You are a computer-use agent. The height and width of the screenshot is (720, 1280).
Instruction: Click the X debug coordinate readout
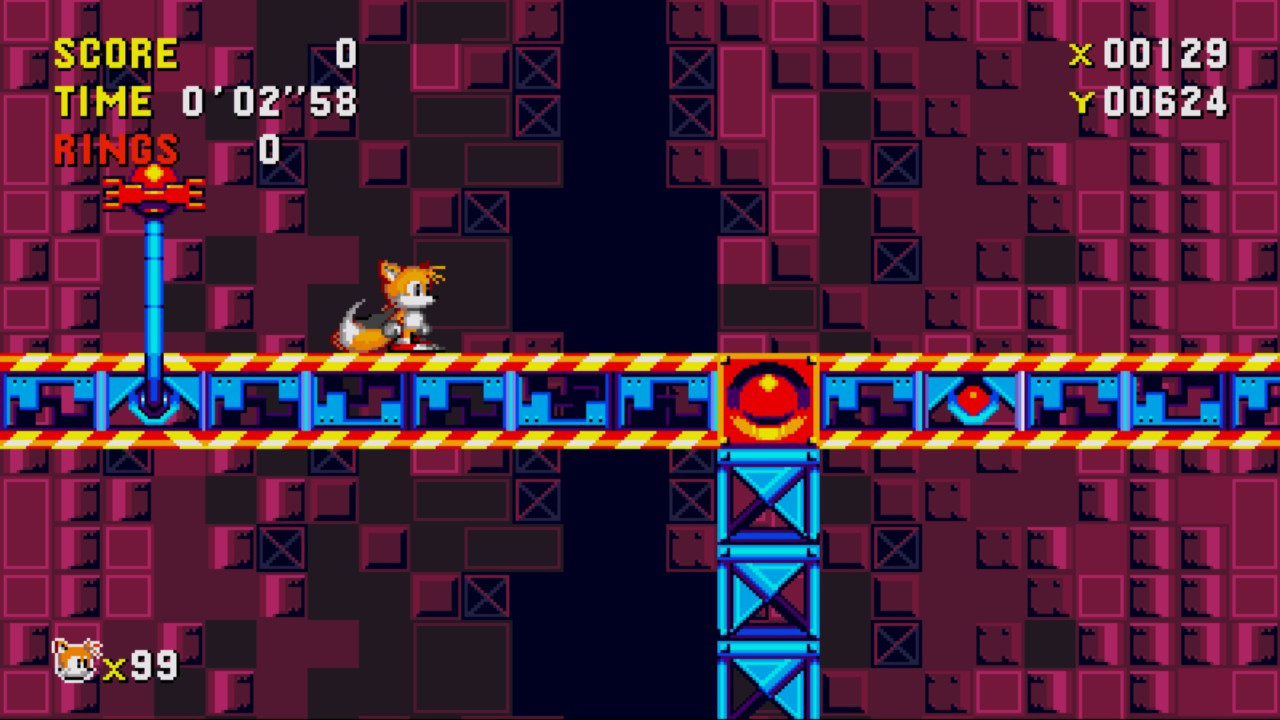pos(1150,55)
